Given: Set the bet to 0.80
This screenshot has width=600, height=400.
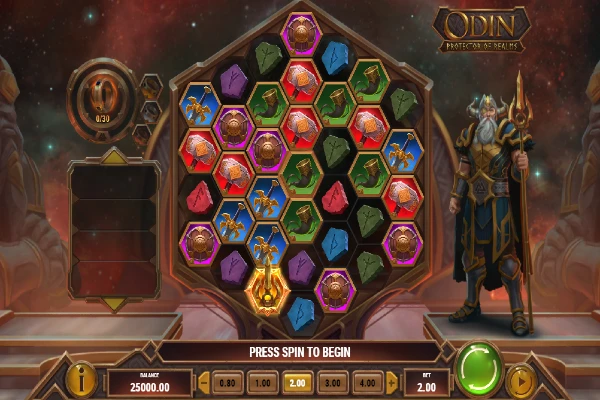Looking at the screenshot, I should tap(227, 382).
